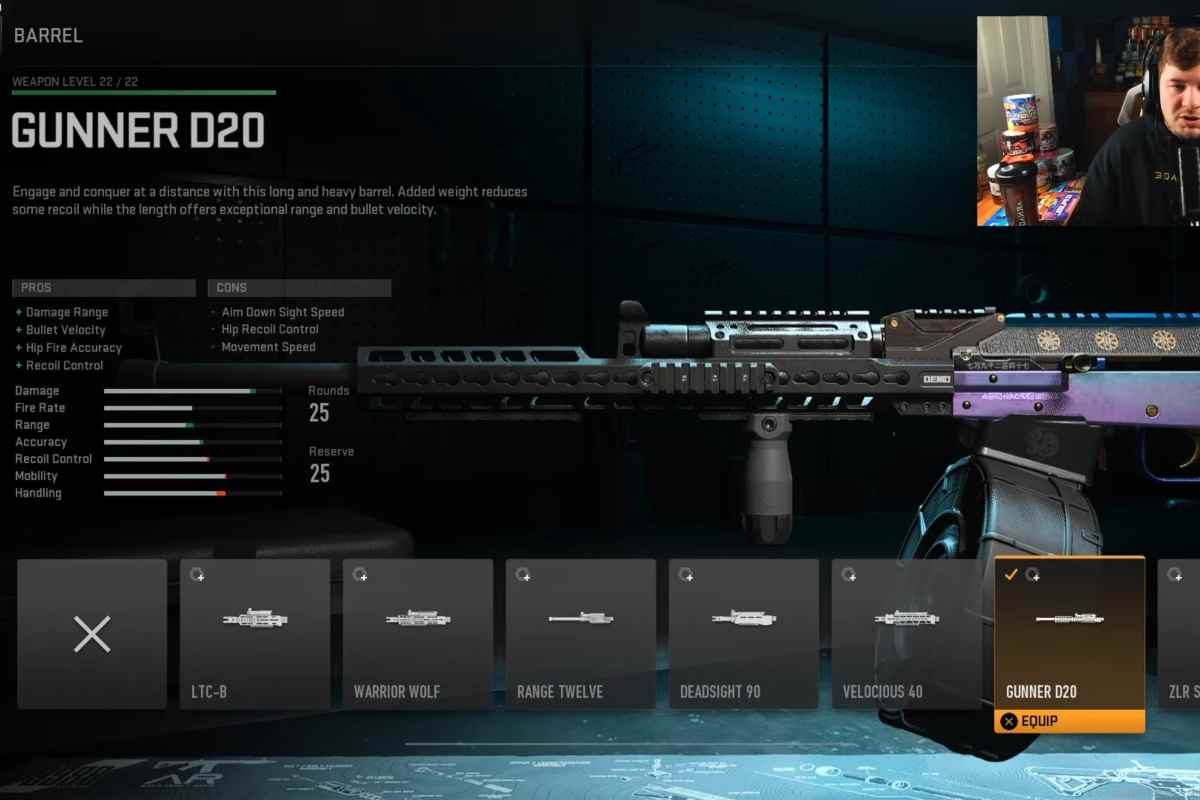Viewport: 1200px width, 800px height.
Task: Select the Velocious 40 barrel tile
Action: [907, 634]
